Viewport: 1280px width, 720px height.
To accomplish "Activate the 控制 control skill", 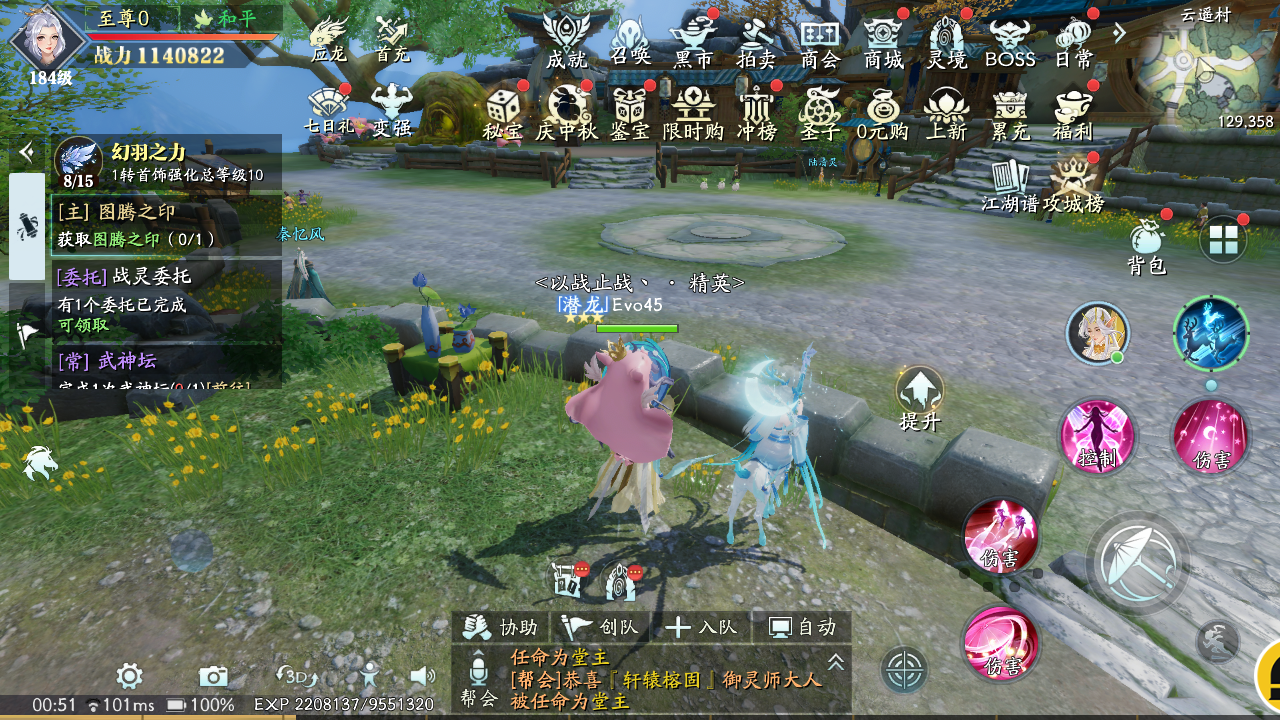I will [1097, 436].
